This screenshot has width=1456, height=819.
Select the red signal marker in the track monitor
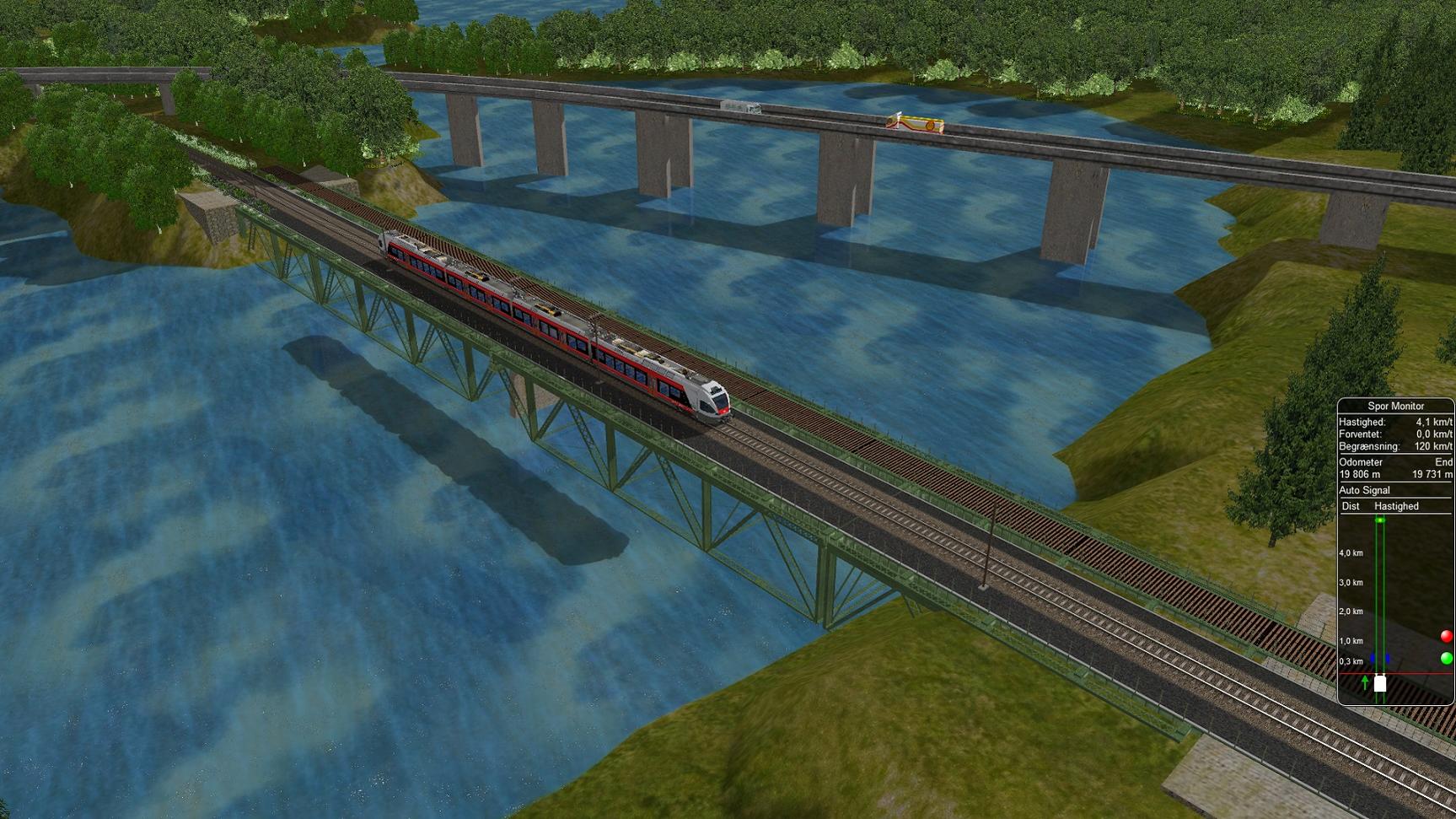(1446, 636)
